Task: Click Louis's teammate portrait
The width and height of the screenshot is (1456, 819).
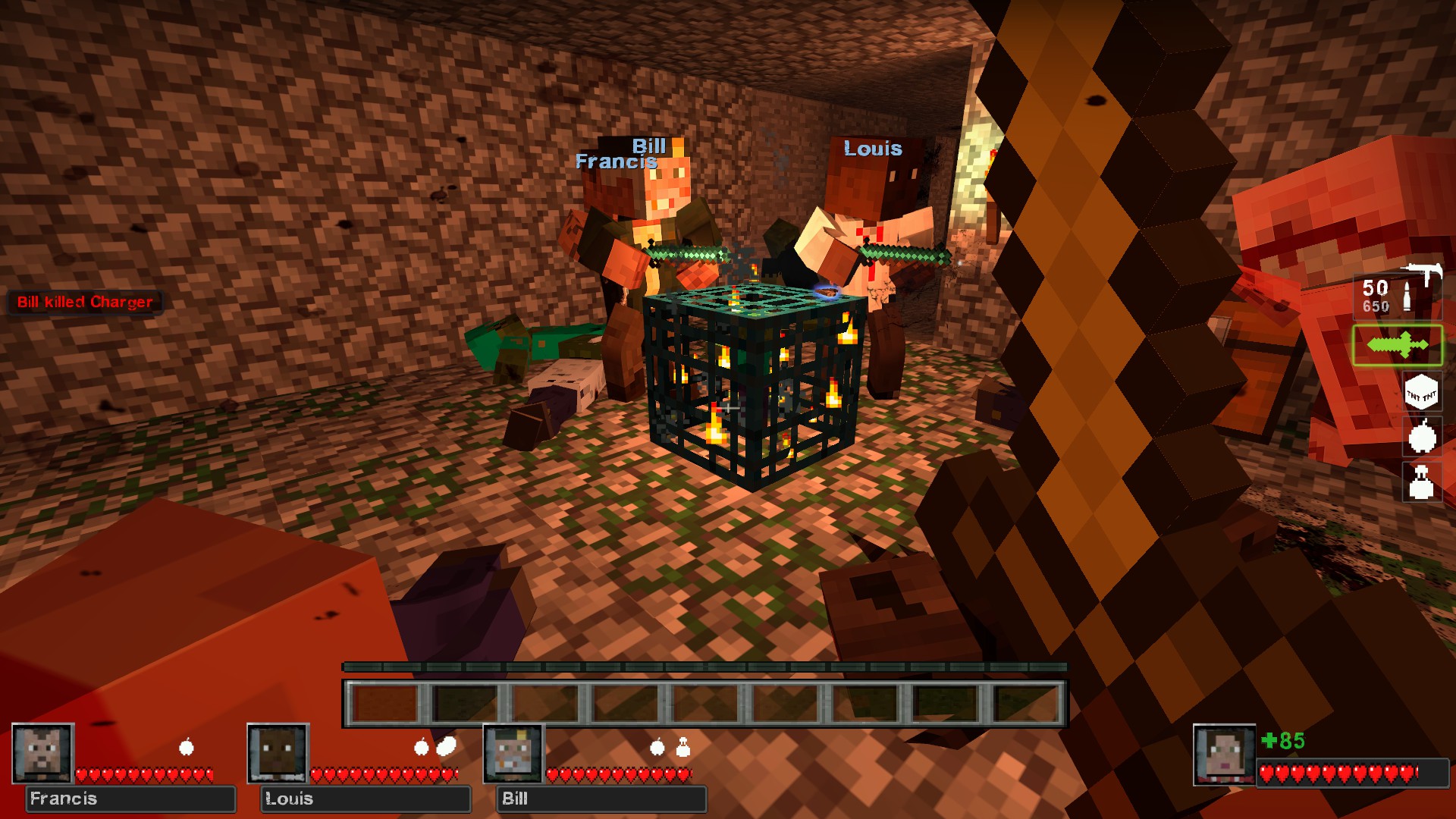Action: [x=278, y=753]
